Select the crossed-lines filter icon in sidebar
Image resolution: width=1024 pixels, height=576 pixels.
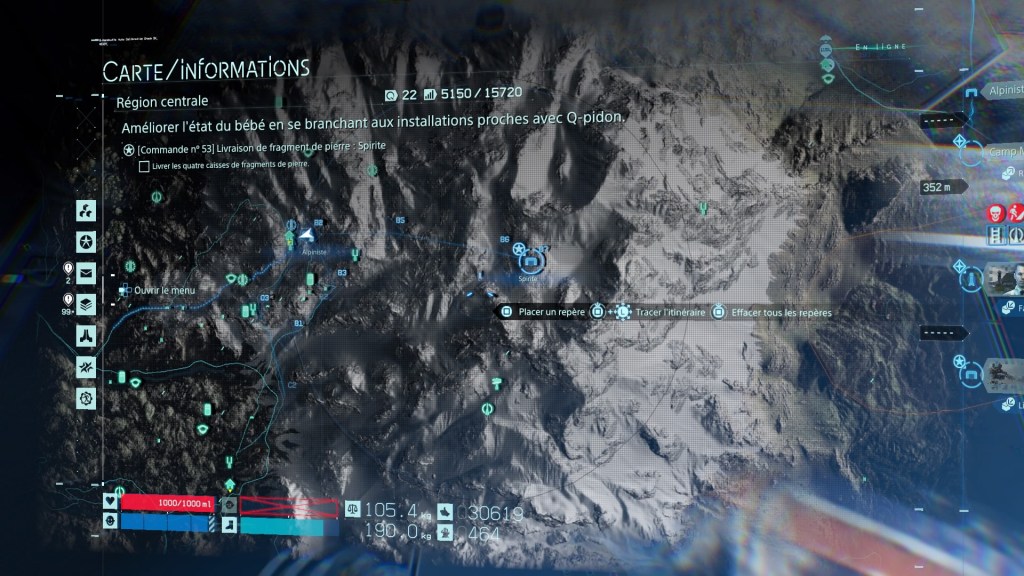pos(87,367)
